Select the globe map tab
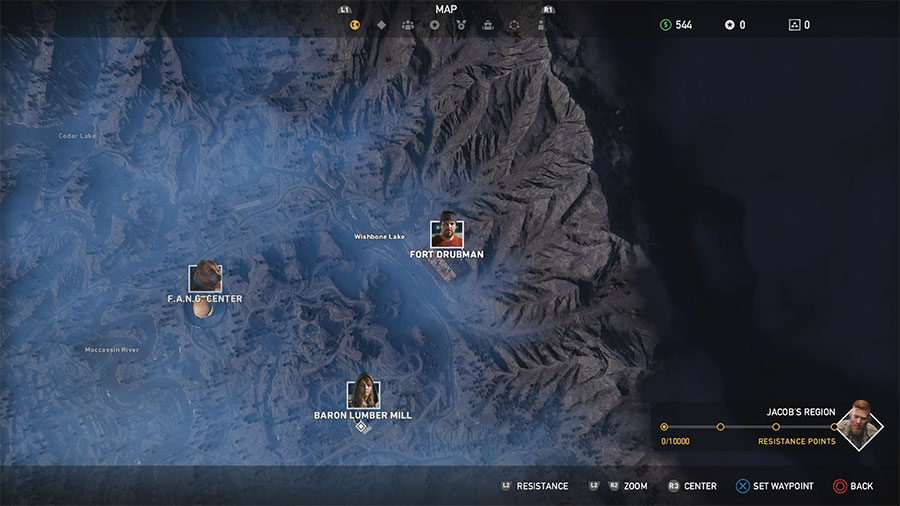The height and width of the screenshot is (506, 900). [354, 25]
